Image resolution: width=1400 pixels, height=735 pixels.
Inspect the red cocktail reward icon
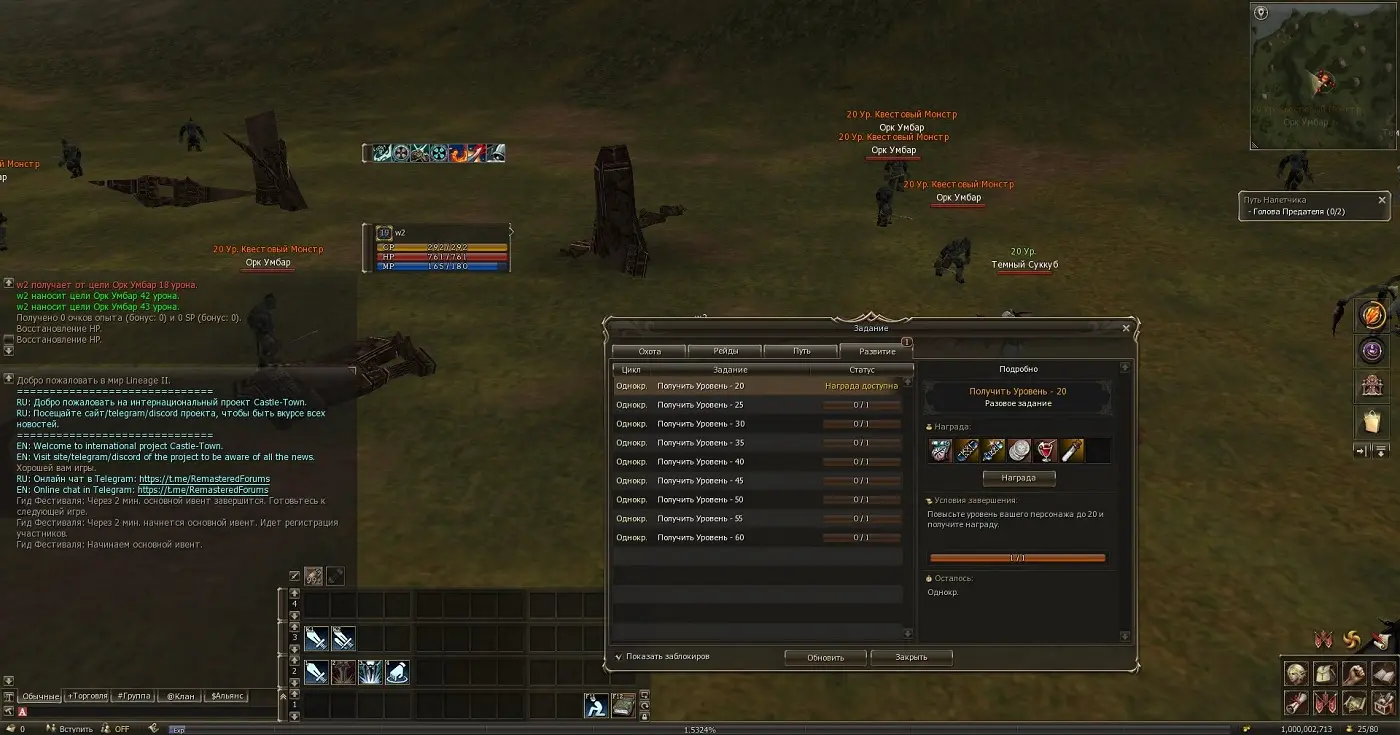(x=1046, y=451)
